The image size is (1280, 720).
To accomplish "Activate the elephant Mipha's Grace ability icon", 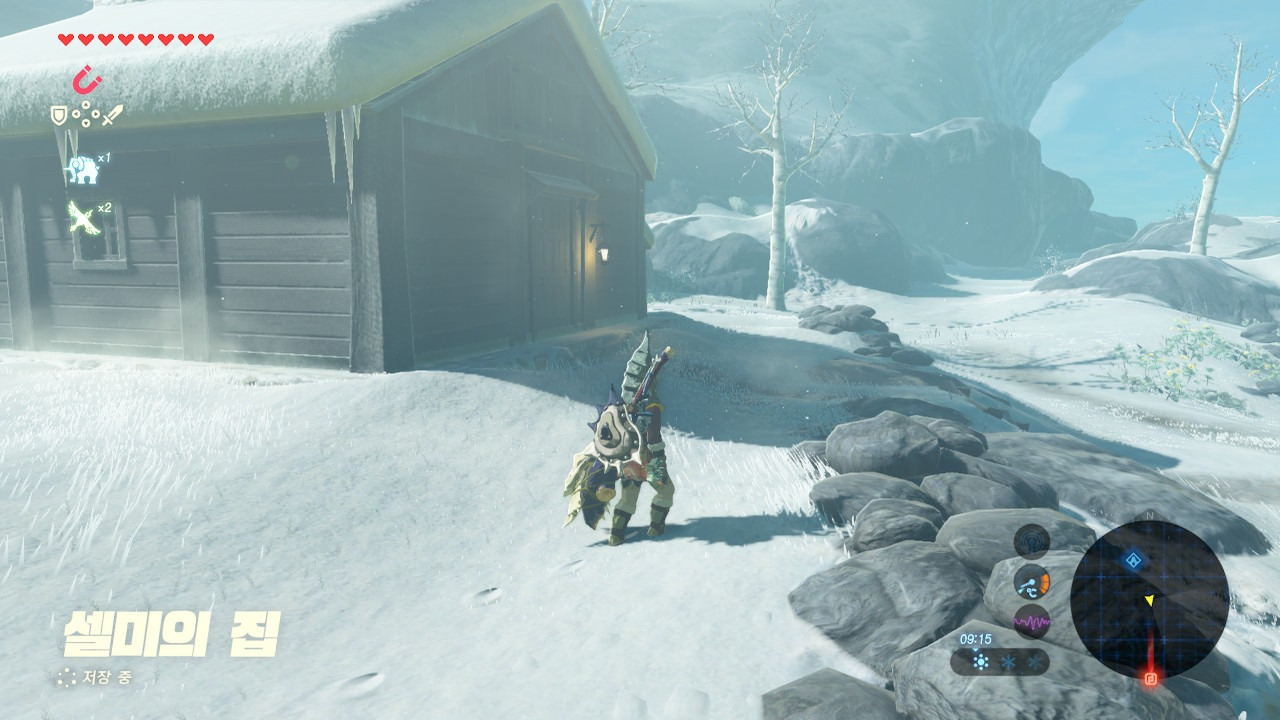I will coord(82,169).
